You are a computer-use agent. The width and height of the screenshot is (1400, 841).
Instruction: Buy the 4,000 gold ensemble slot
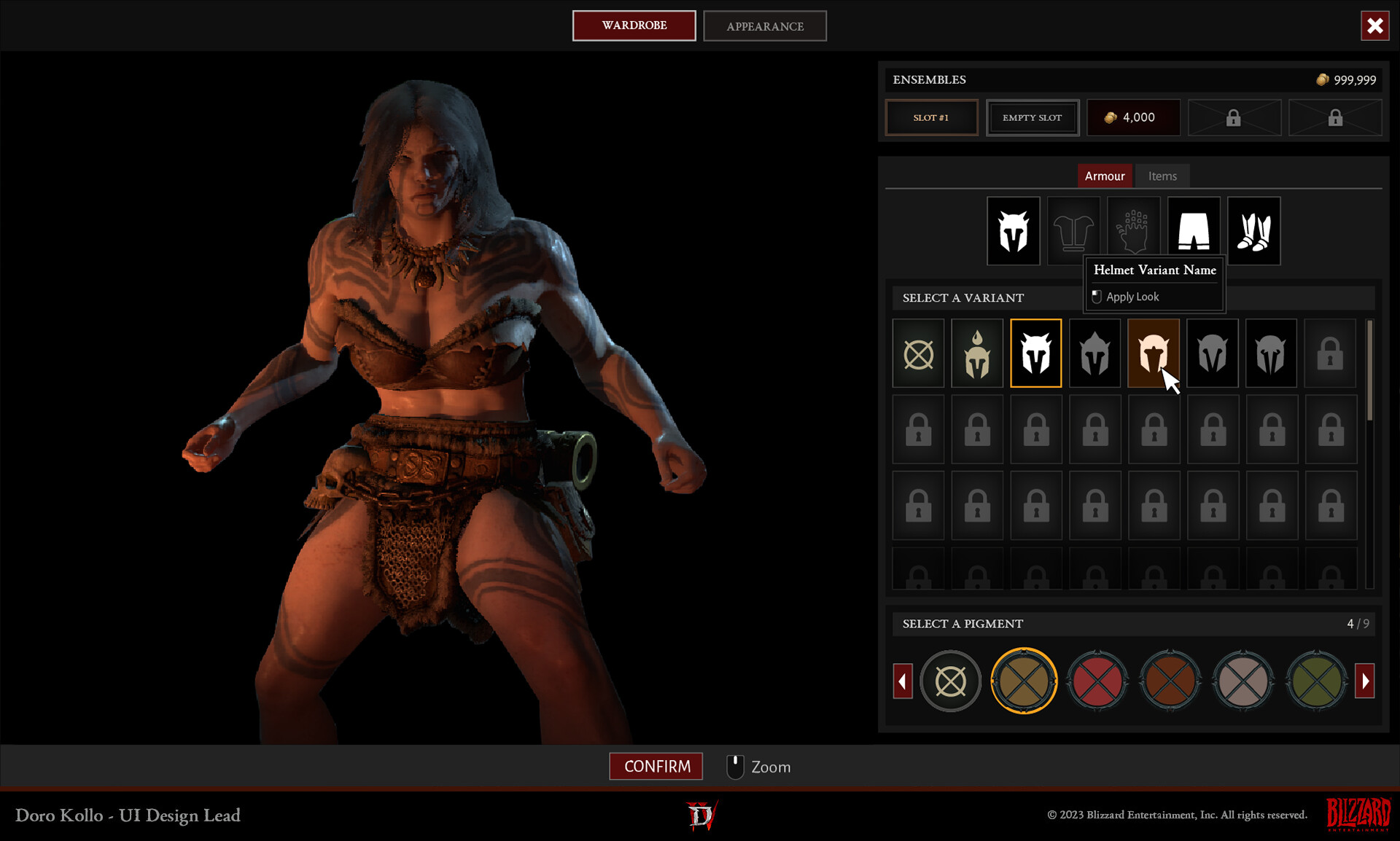[x=1132, y=117]
